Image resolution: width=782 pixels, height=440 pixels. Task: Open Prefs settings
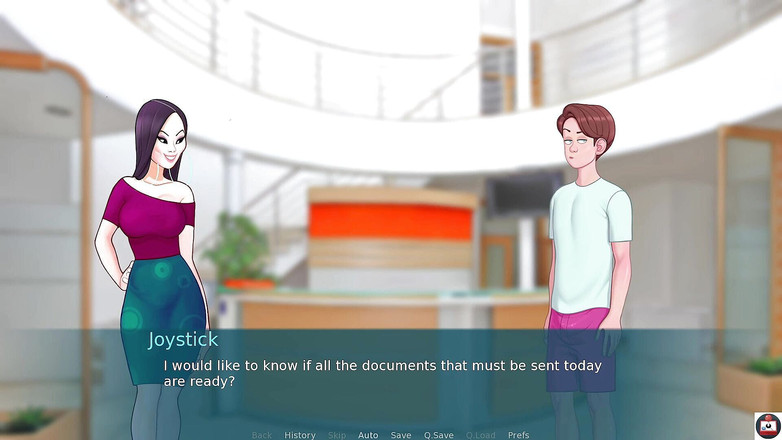point(518,435)
